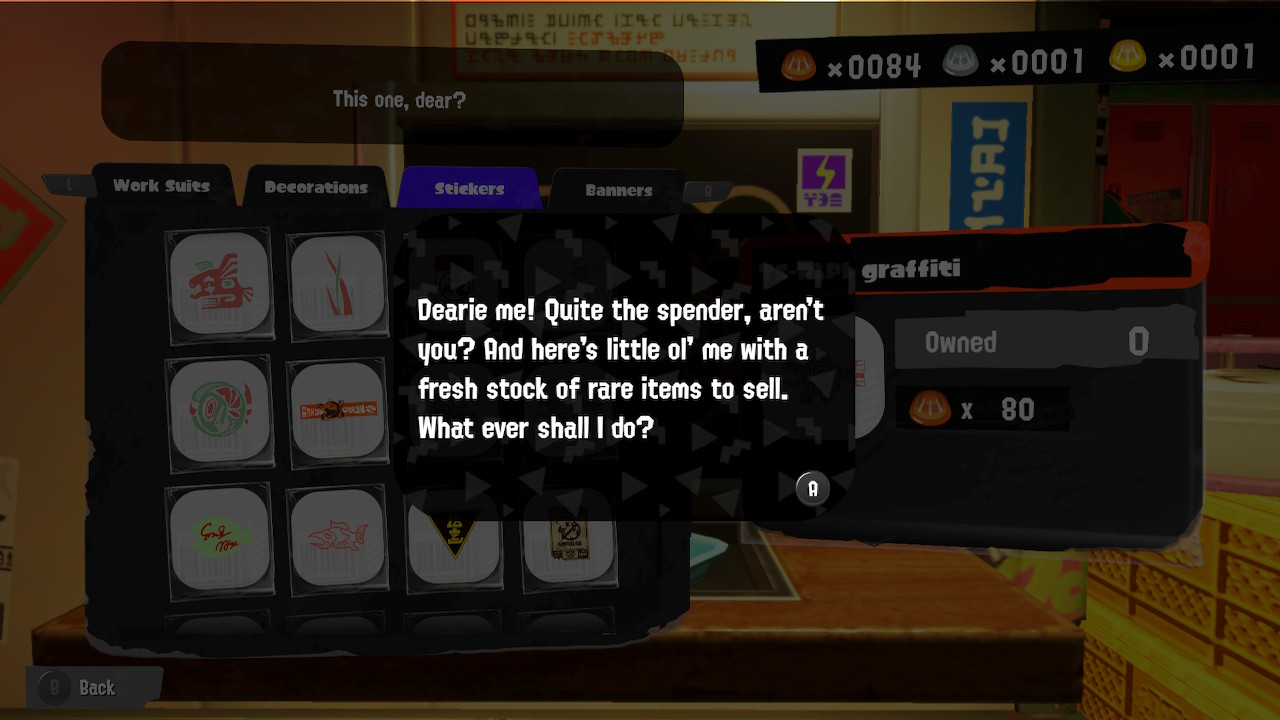Screen dimensions: 1280x720
Task: Pick the red fish skeleton sticker
Action: [x=336, y=538]
